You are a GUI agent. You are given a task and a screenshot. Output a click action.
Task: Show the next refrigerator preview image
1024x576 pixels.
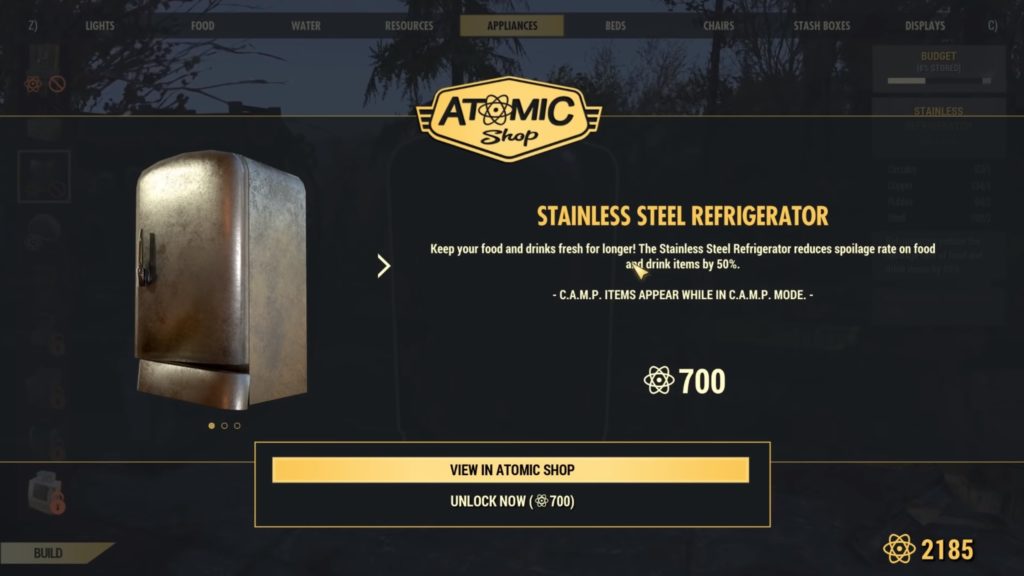(x=383, y=266)
